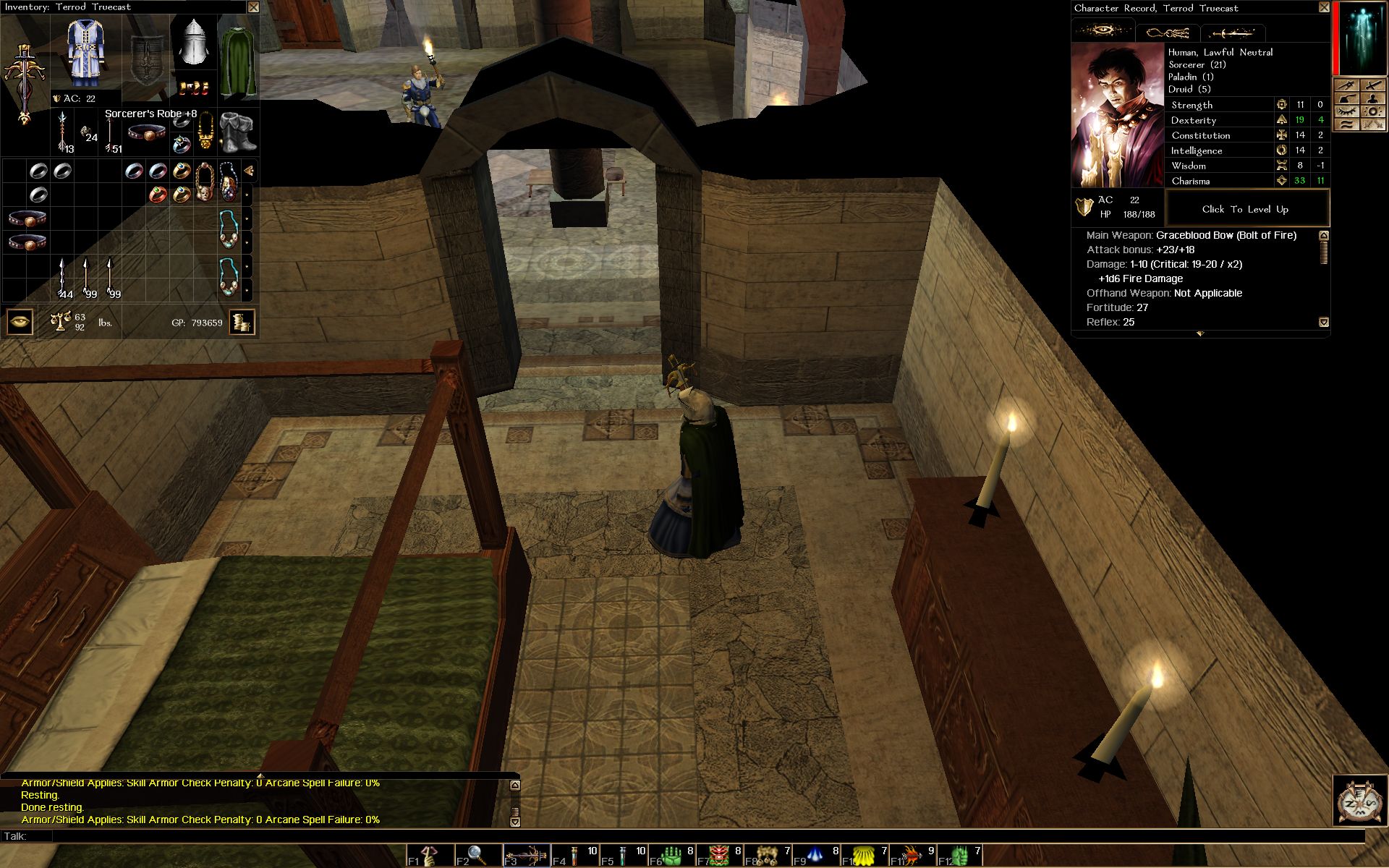Select the equipped Sorcerer's Robe slot
Image resolution: width=1389 pixels, height=868 pixels.
pos(85,53)
